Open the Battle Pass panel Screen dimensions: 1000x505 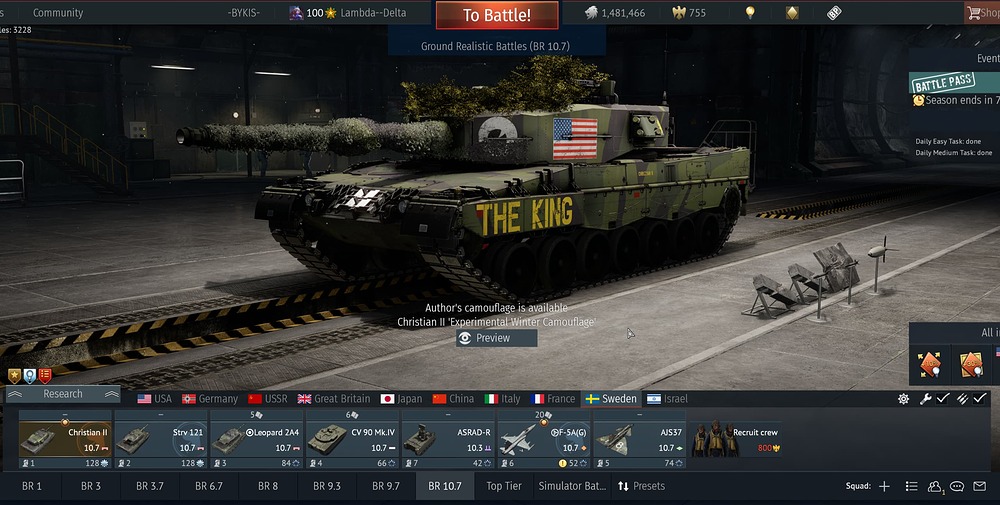(944, 82)
